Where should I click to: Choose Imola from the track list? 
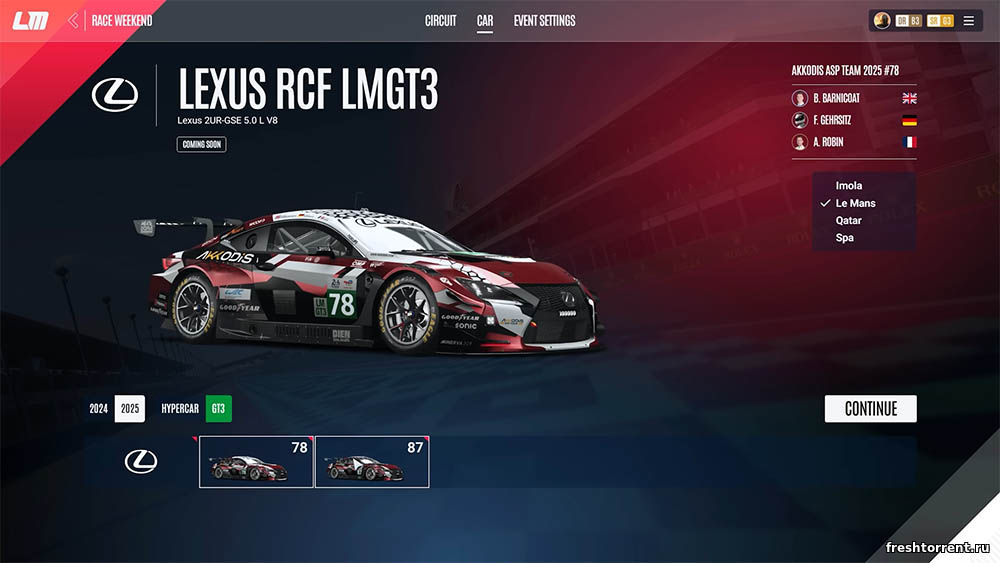click(x=849, y=186)
